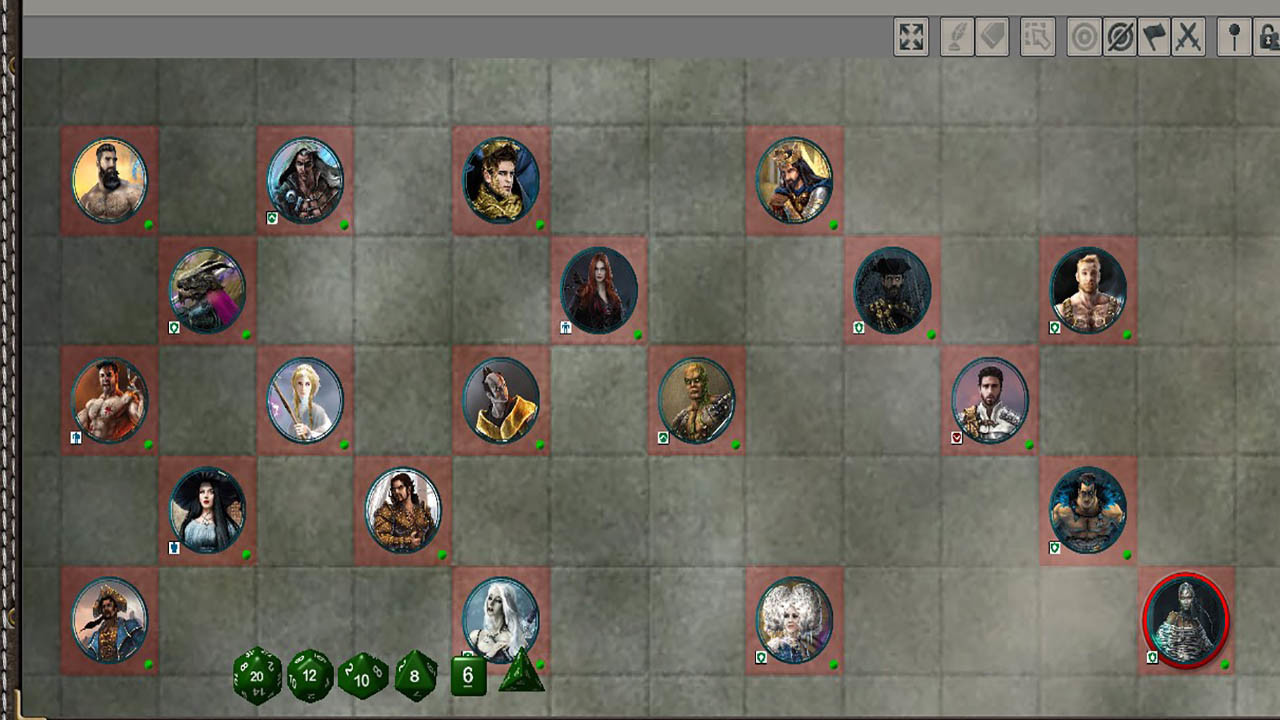Roll the d12 die
The height and width of the screenshot is (720, 1280).
[x=310, y=676]
